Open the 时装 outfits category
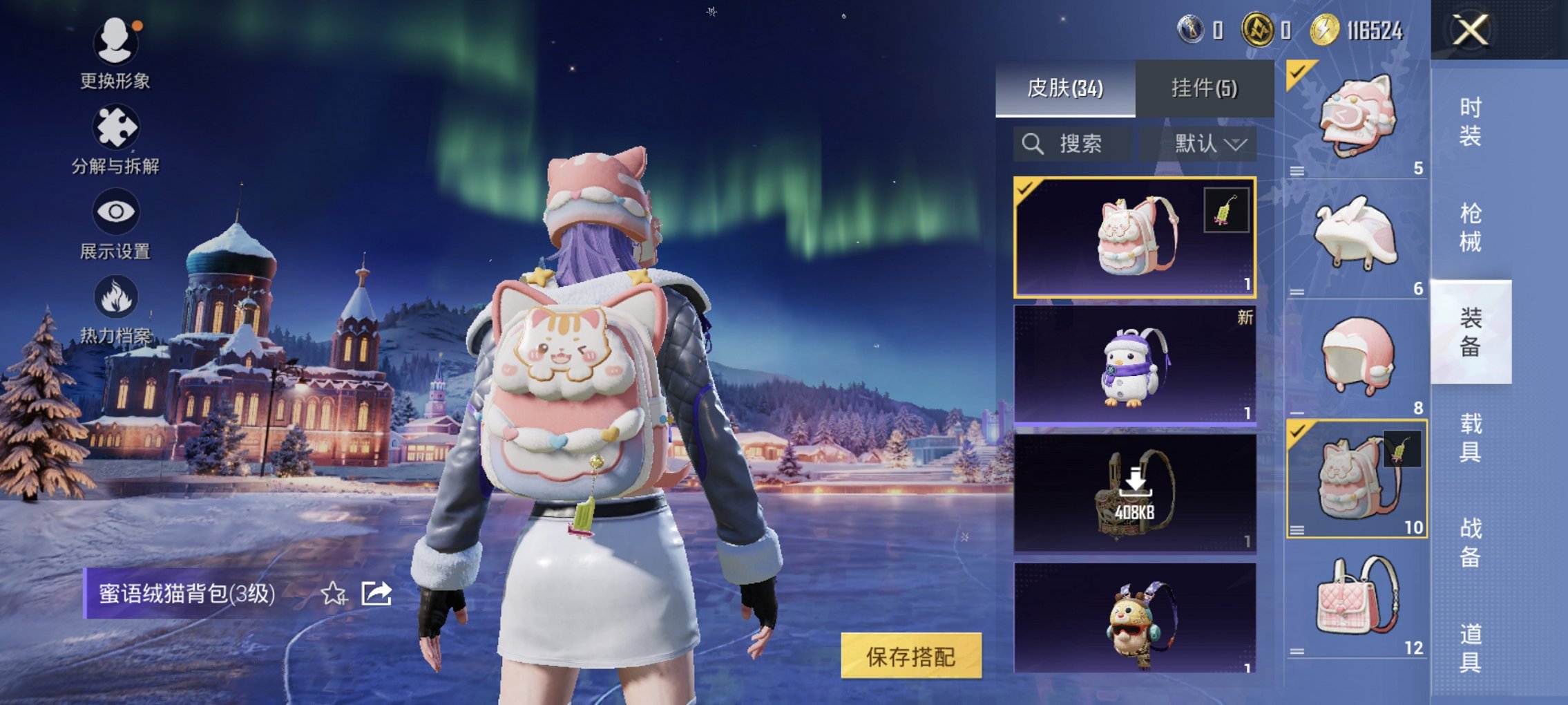The height and width of the screenshot is (705, 1568). (x=1470, y=122)
